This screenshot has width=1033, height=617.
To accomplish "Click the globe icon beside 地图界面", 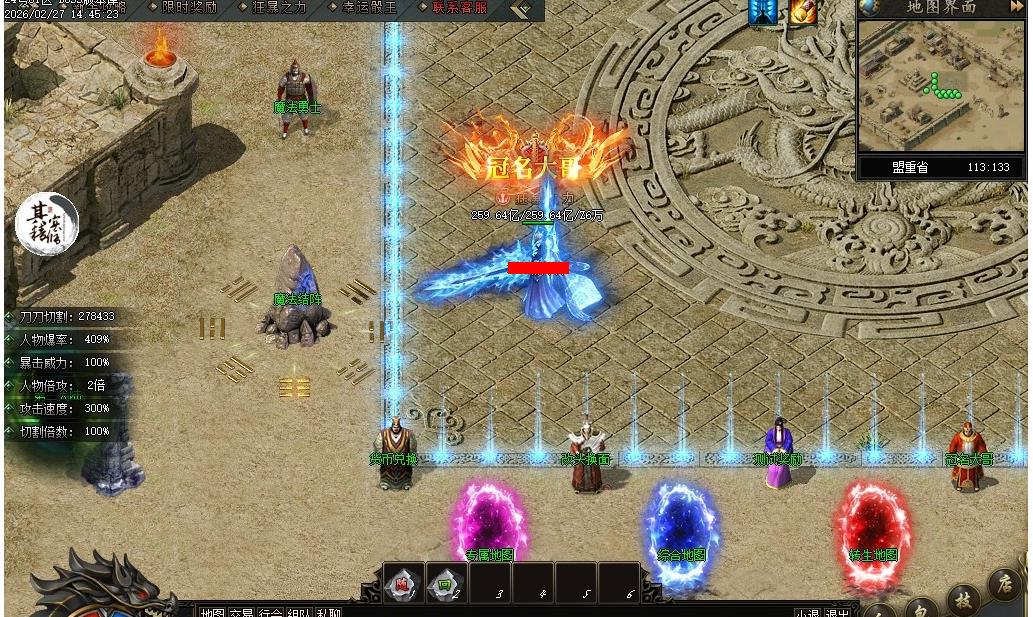I will (870, 7).
